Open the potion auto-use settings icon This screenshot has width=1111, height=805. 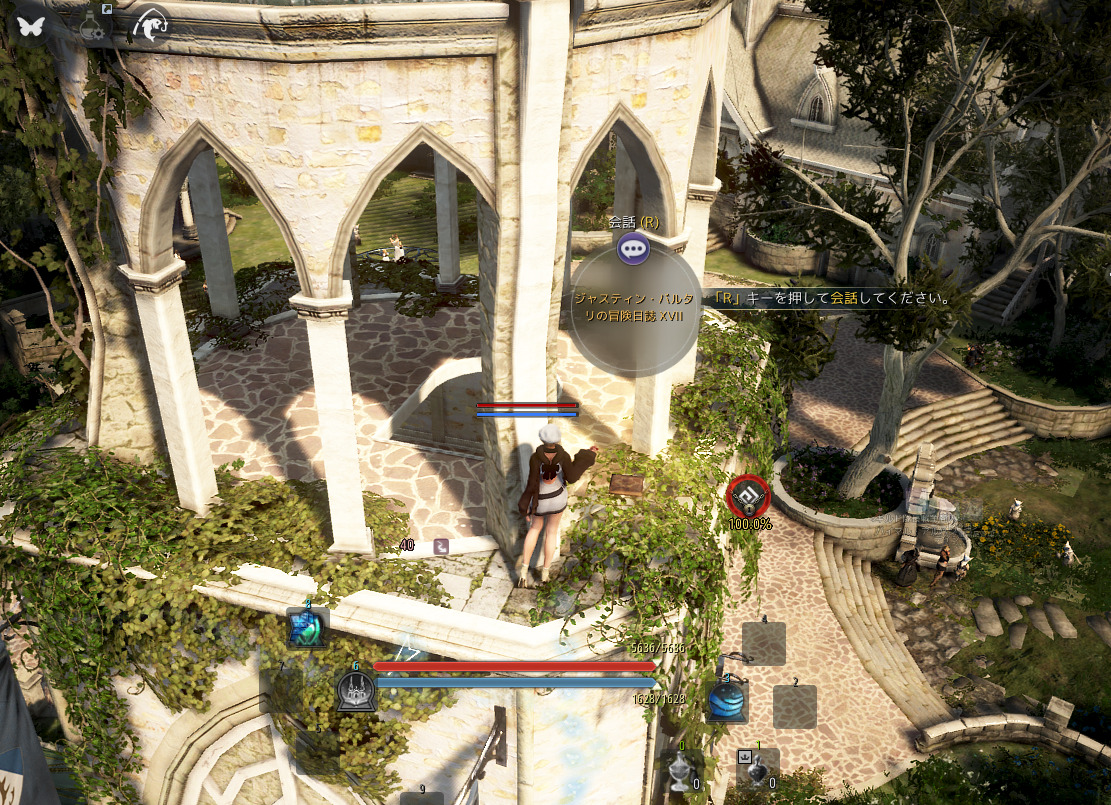(x=93, y=24)
